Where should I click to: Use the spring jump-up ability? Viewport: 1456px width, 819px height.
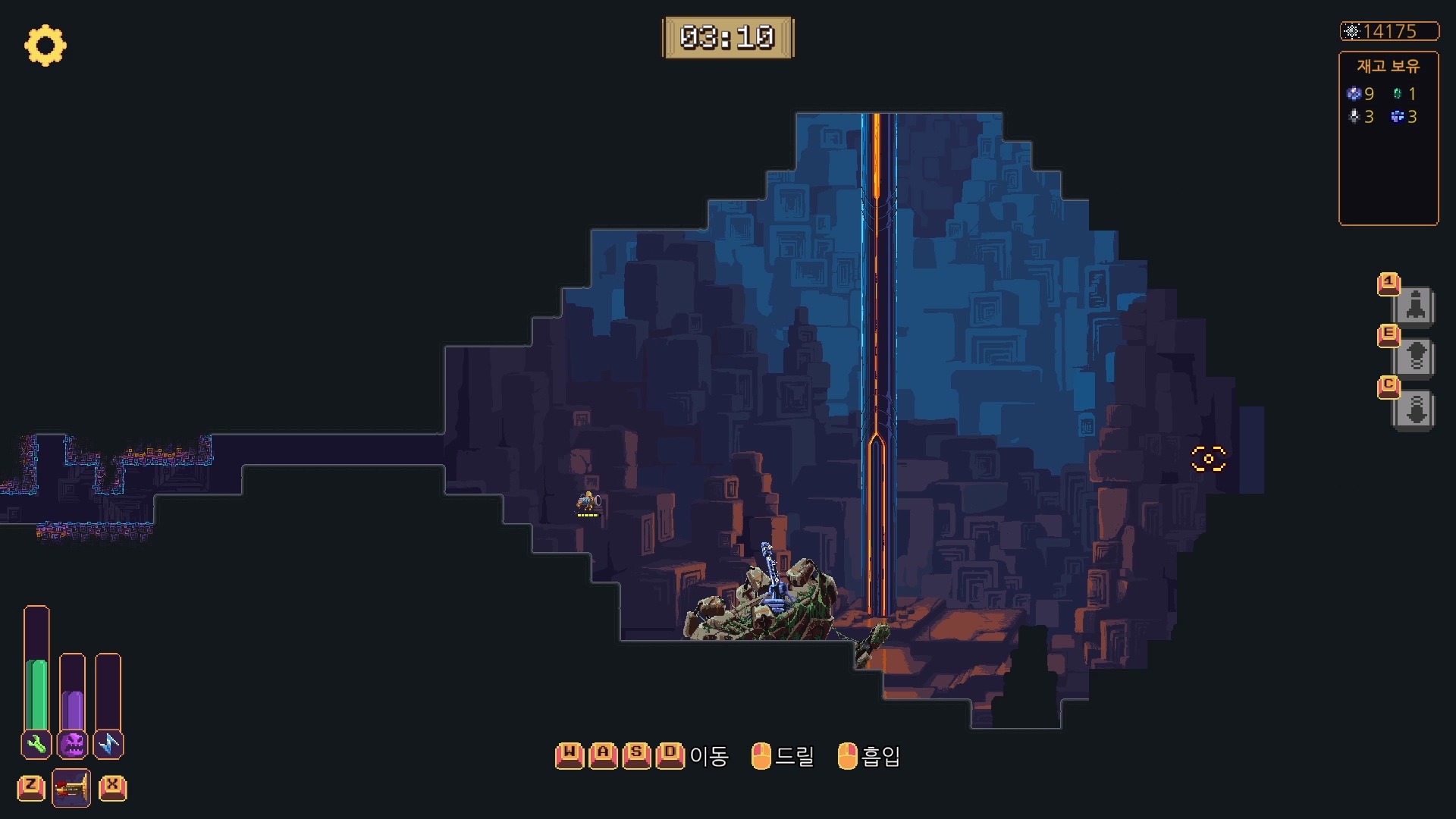tap(1415, 357)
